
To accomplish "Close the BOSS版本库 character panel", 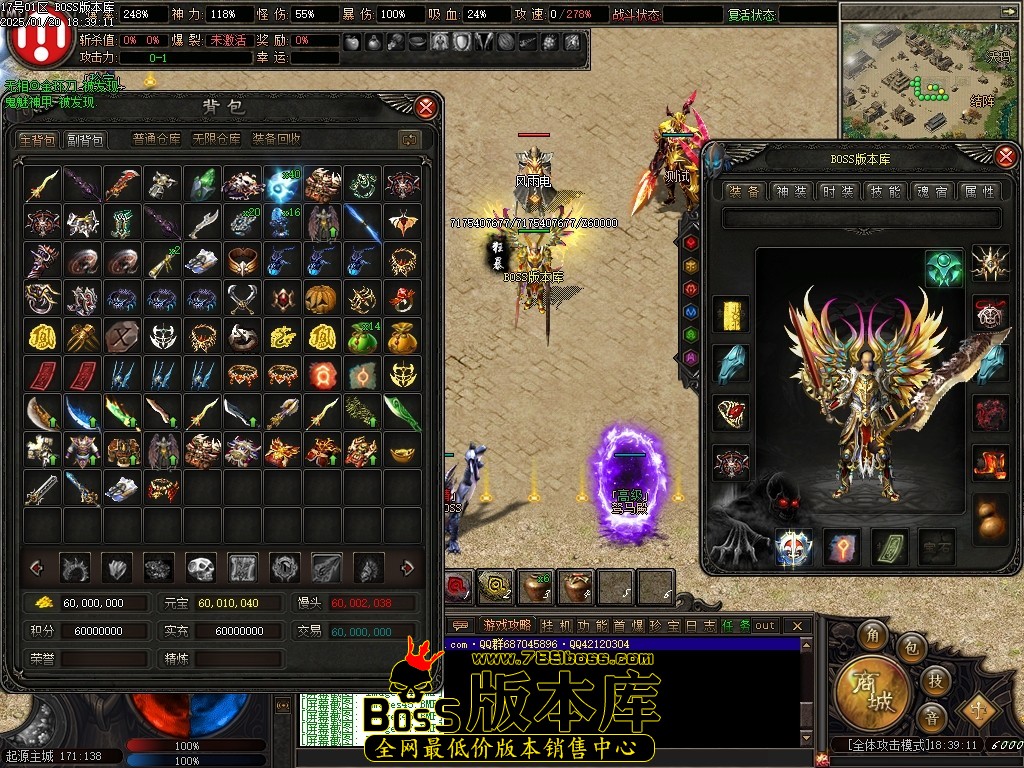I will [1005, 155].
